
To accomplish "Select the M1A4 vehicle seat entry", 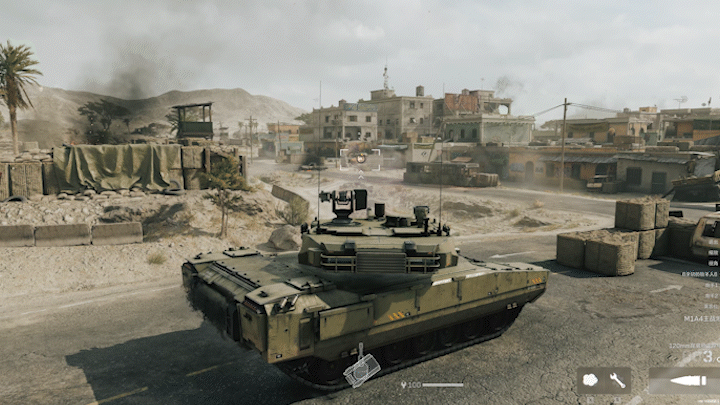I will [x=701, y=319].
